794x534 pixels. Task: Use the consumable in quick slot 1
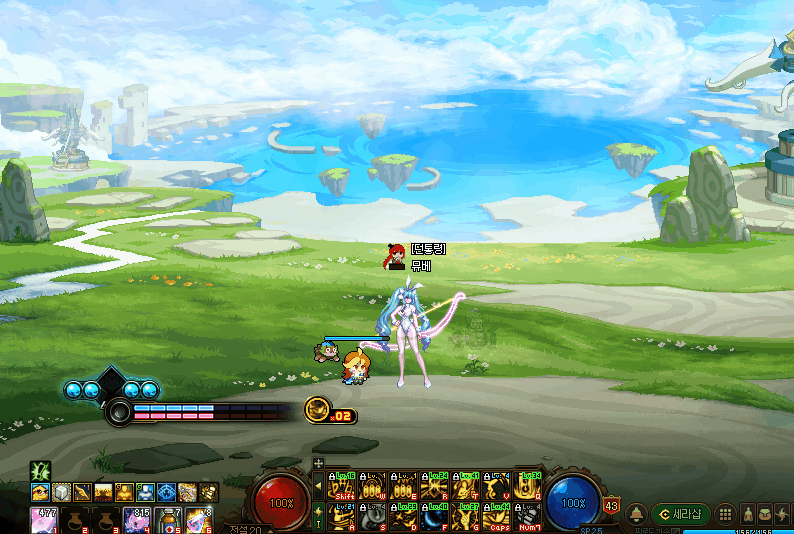coord(42,517)
